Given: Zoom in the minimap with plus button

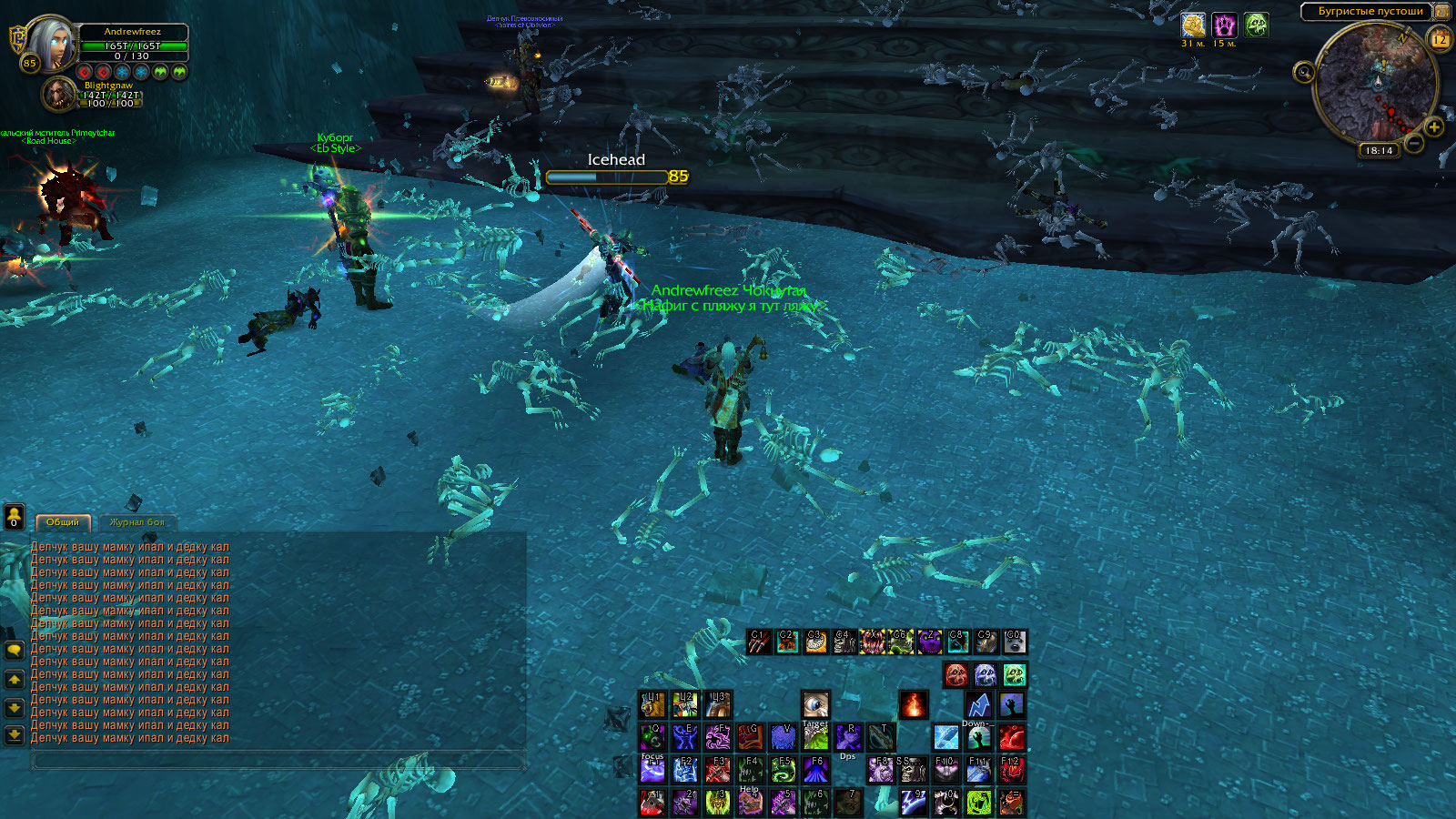Looking at the screenshot, I should [1433, 128].
